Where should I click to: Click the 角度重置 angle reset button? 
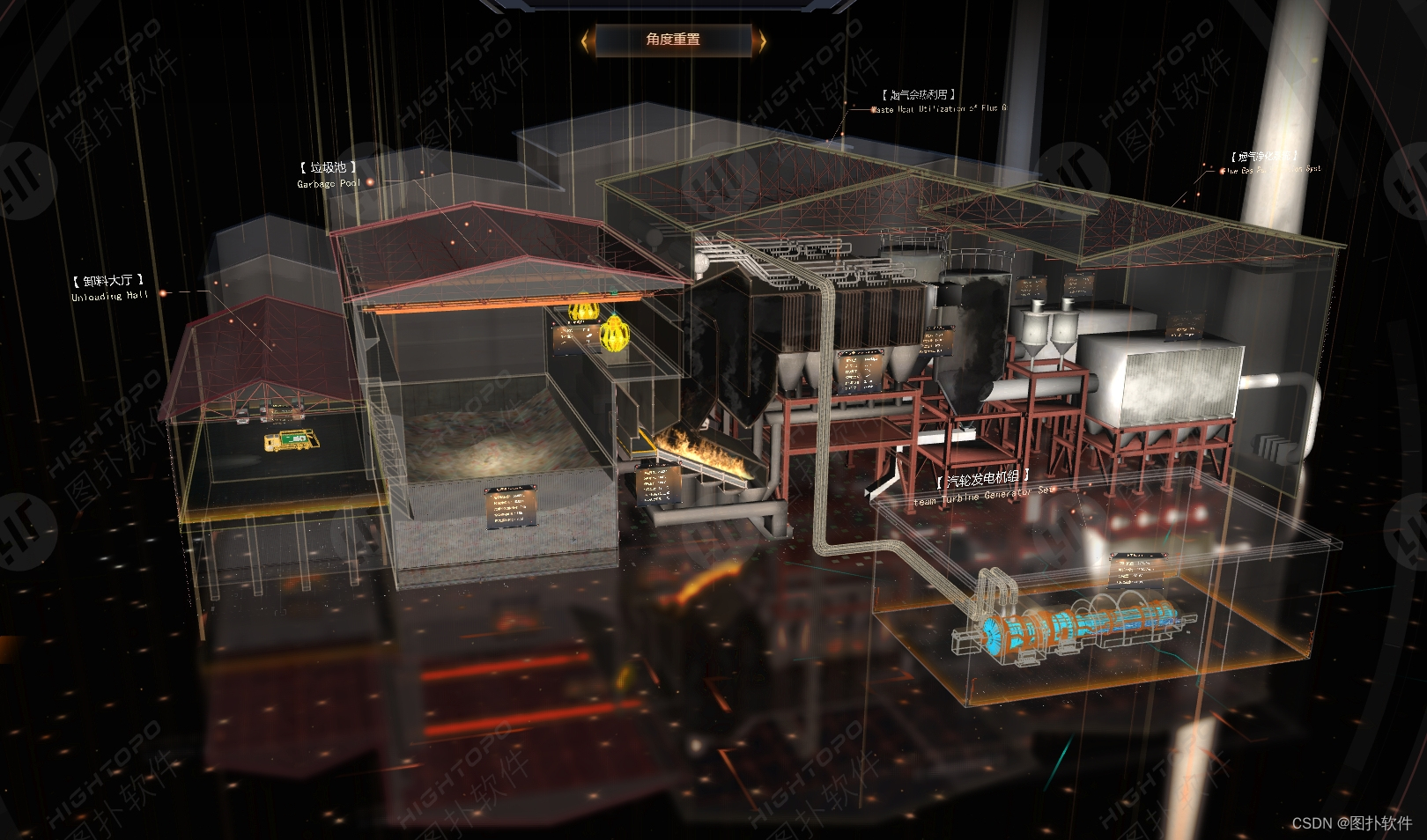(673, 40)
